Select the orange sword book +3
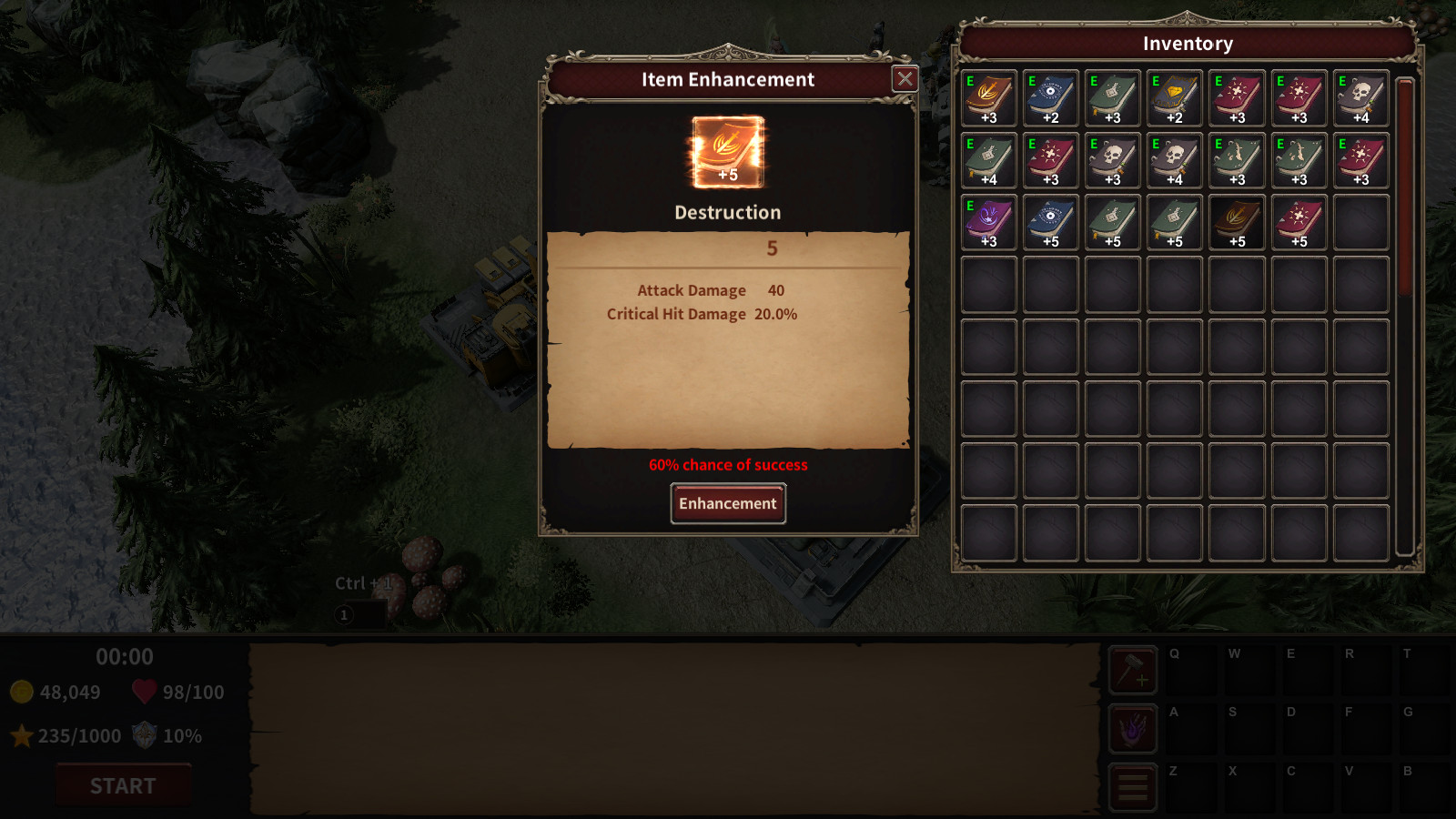 (x=989, y=98)
